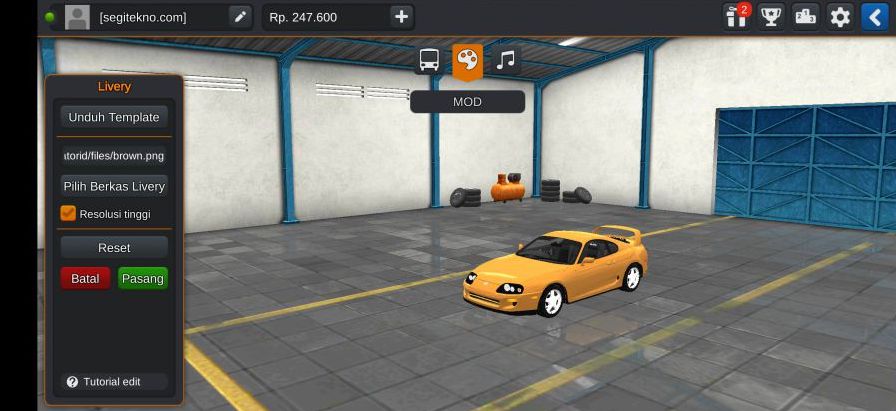The width and height of the screenshot is (896, 411).
Task: Add money with the plus button
Action: [401, 17]
